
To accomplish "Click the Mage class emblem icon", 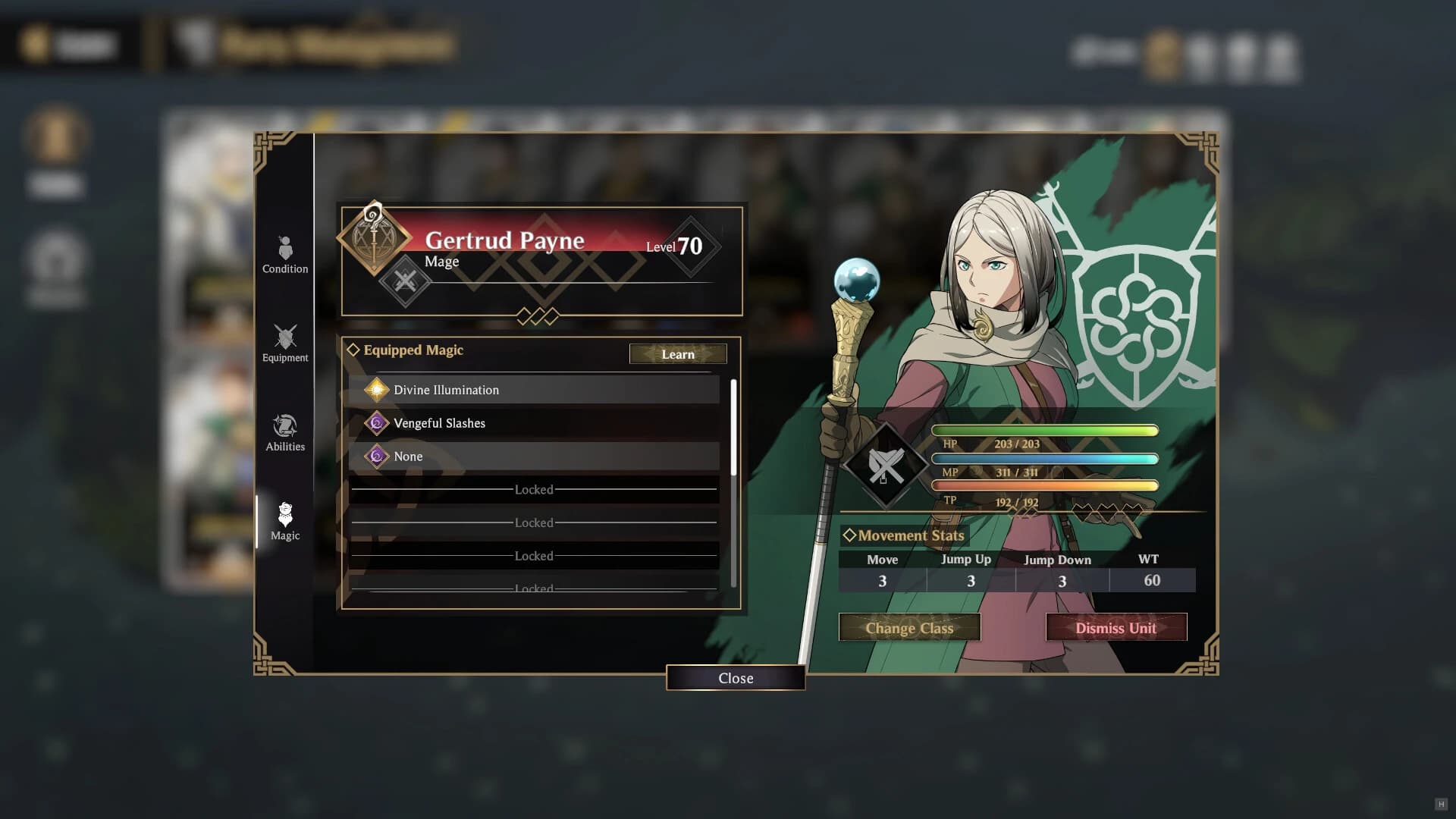I will point(373,237).
